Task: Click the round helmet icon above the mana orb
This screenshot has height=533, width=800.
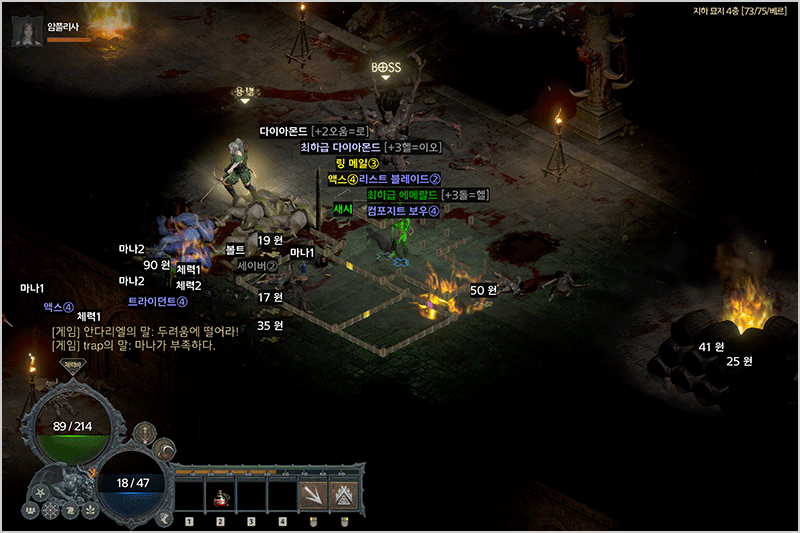Action: pos(145,433)
